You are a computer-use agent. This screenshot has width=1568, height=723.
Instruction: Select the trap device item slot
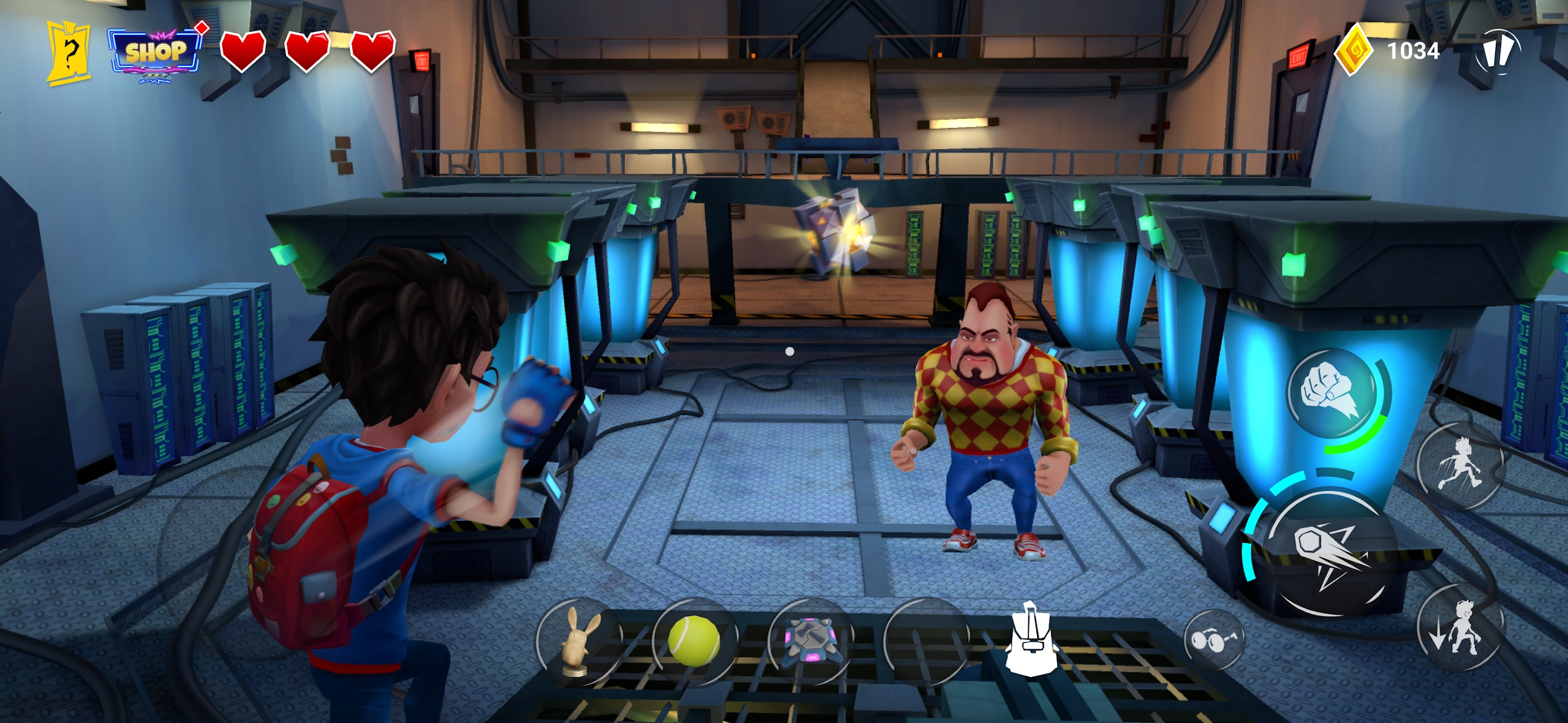click(811, 640)
